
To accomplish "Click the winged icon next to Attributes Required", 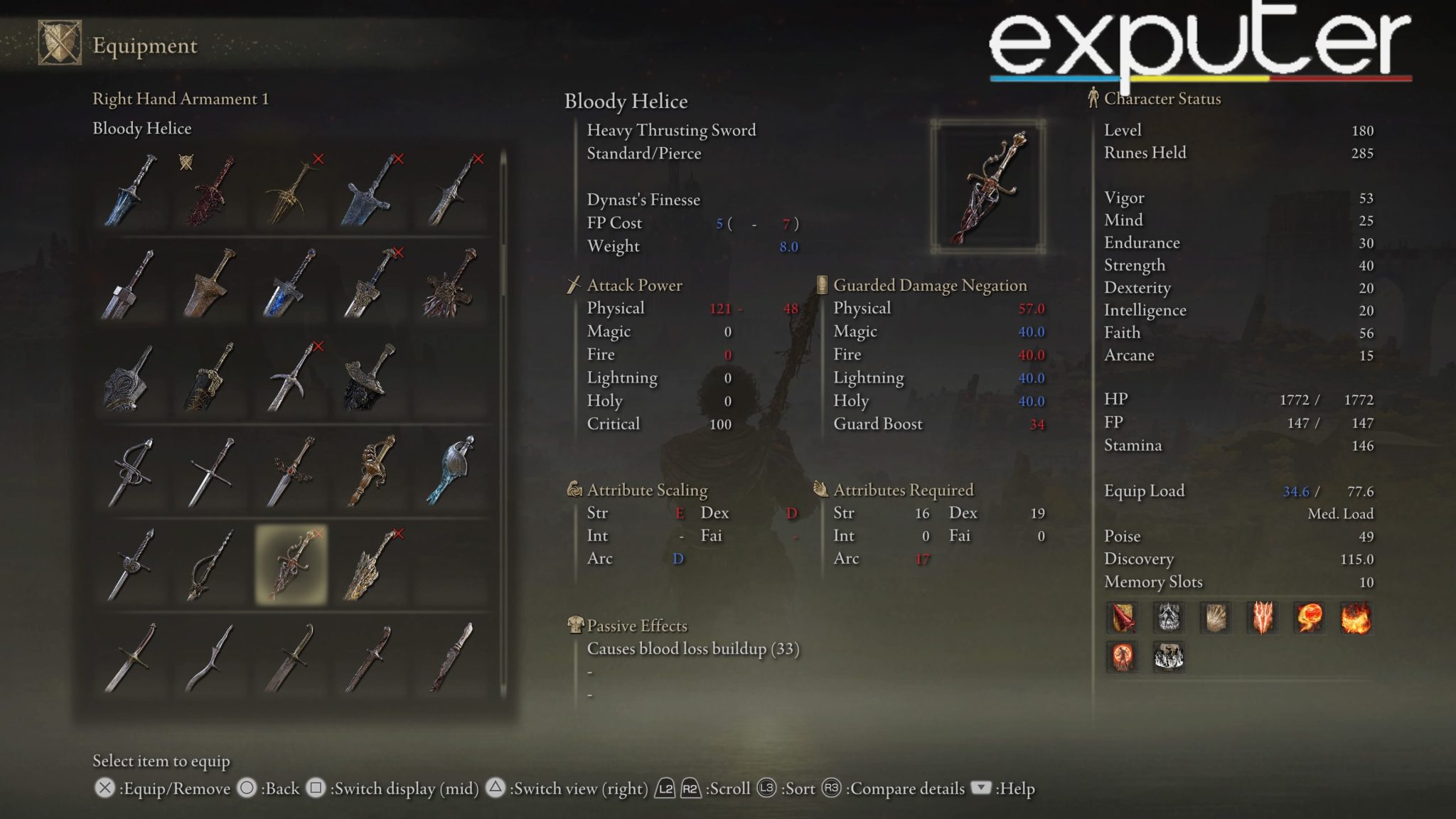I will point(820,490).
